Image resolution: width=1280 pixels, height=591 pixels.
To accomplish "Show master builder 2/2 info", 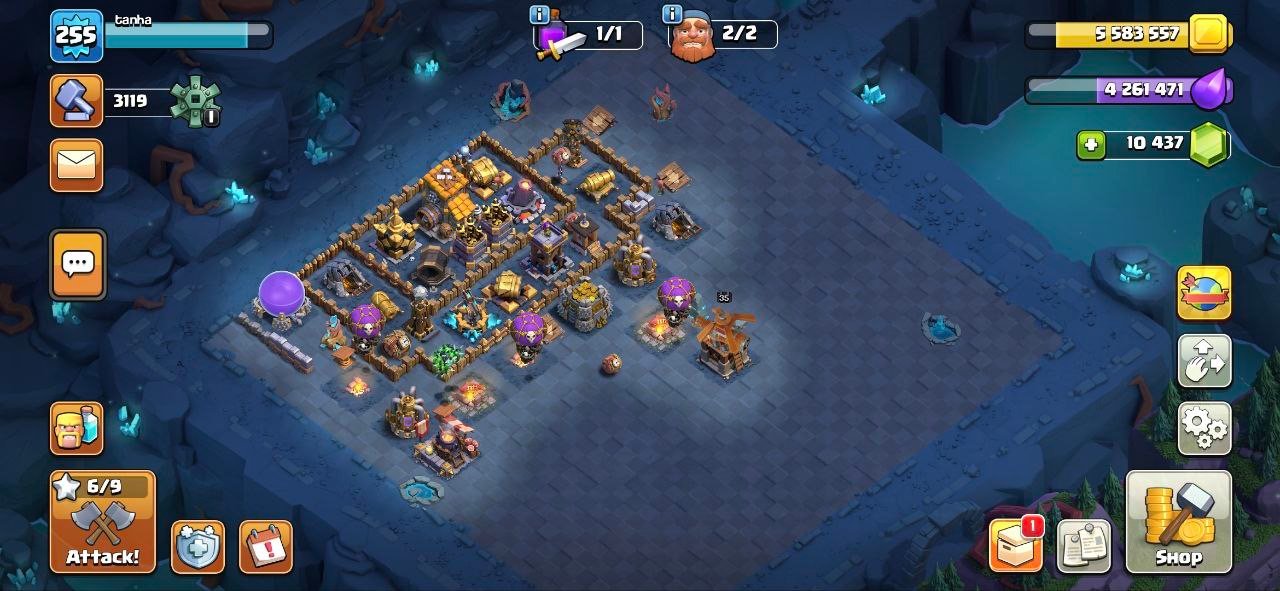I will (672, 15).
